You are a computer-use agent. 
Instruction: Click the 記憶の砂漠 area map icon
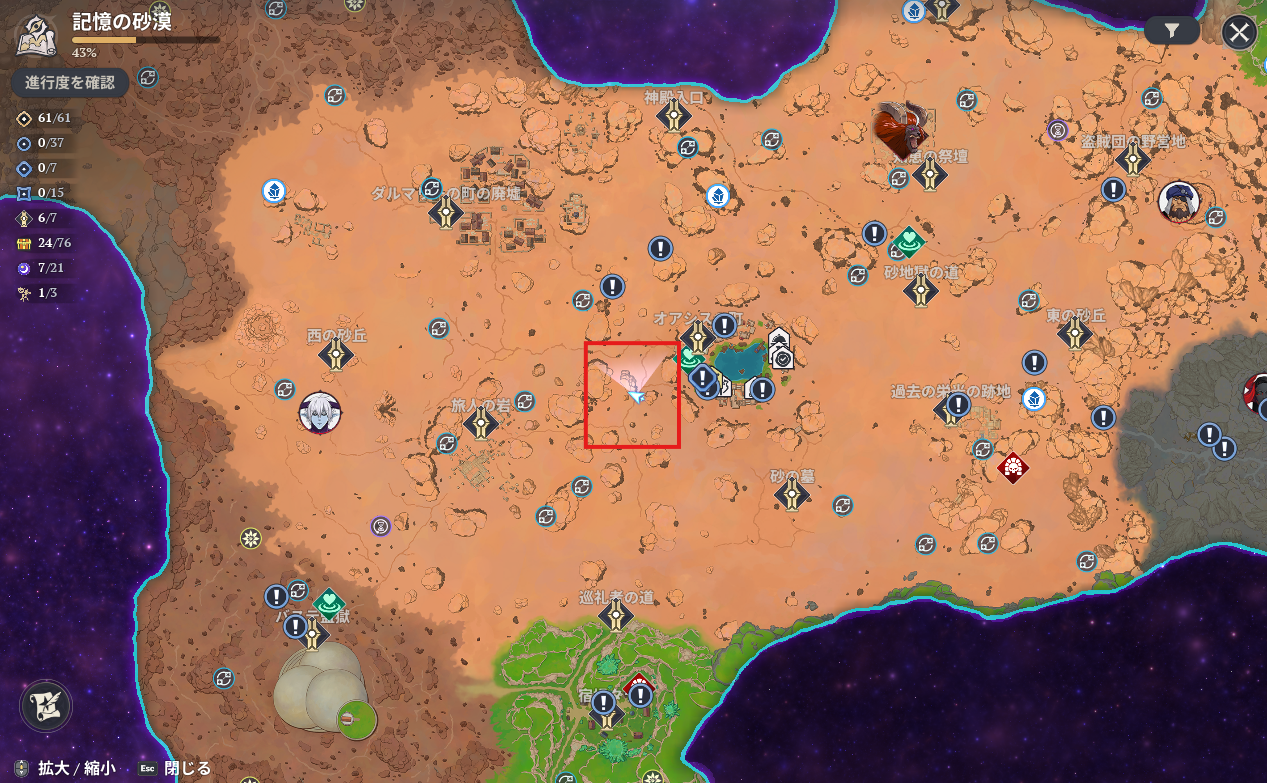(x=36, y=36)
